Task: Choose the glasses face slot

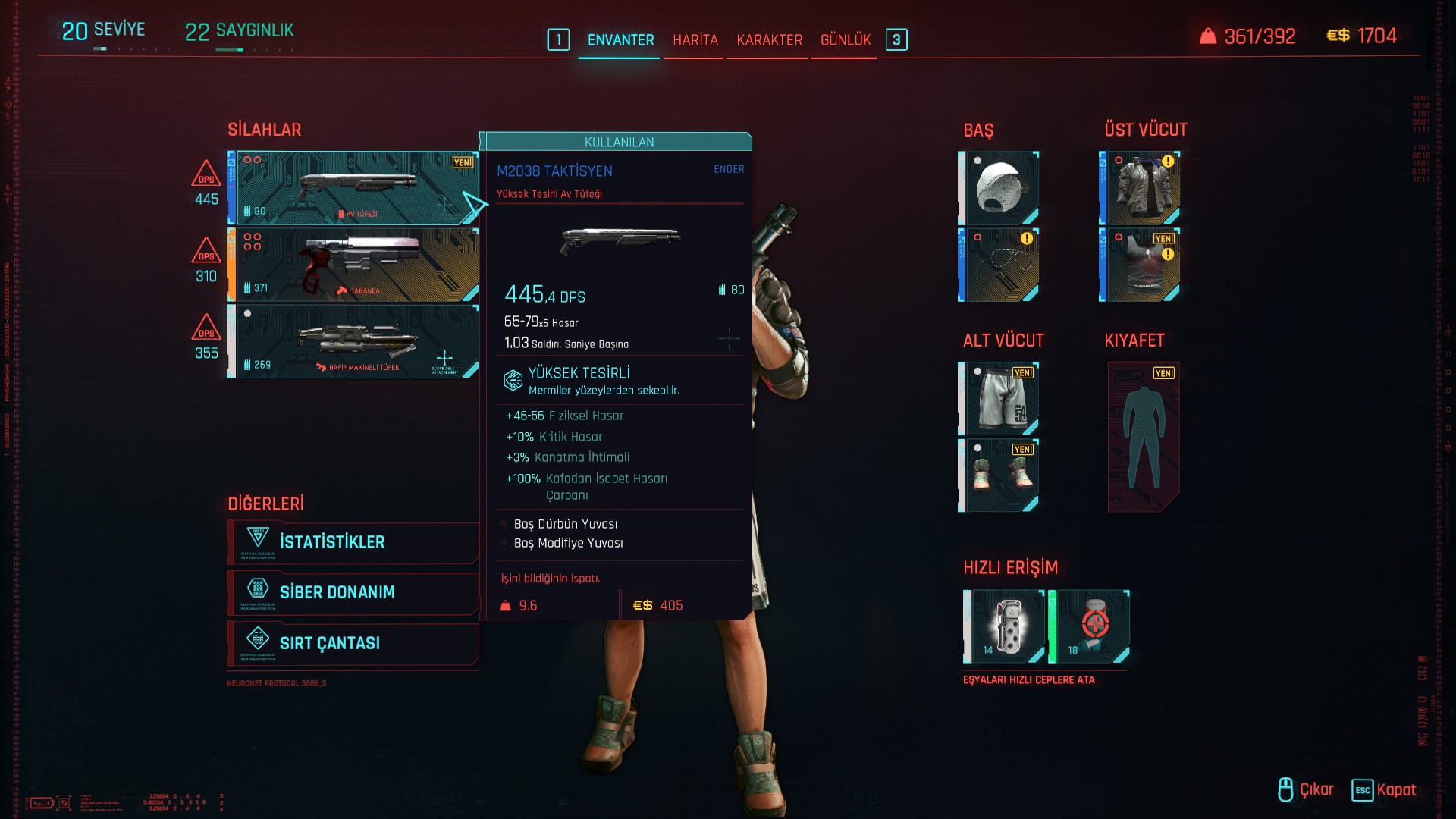Action: (999, 265)
